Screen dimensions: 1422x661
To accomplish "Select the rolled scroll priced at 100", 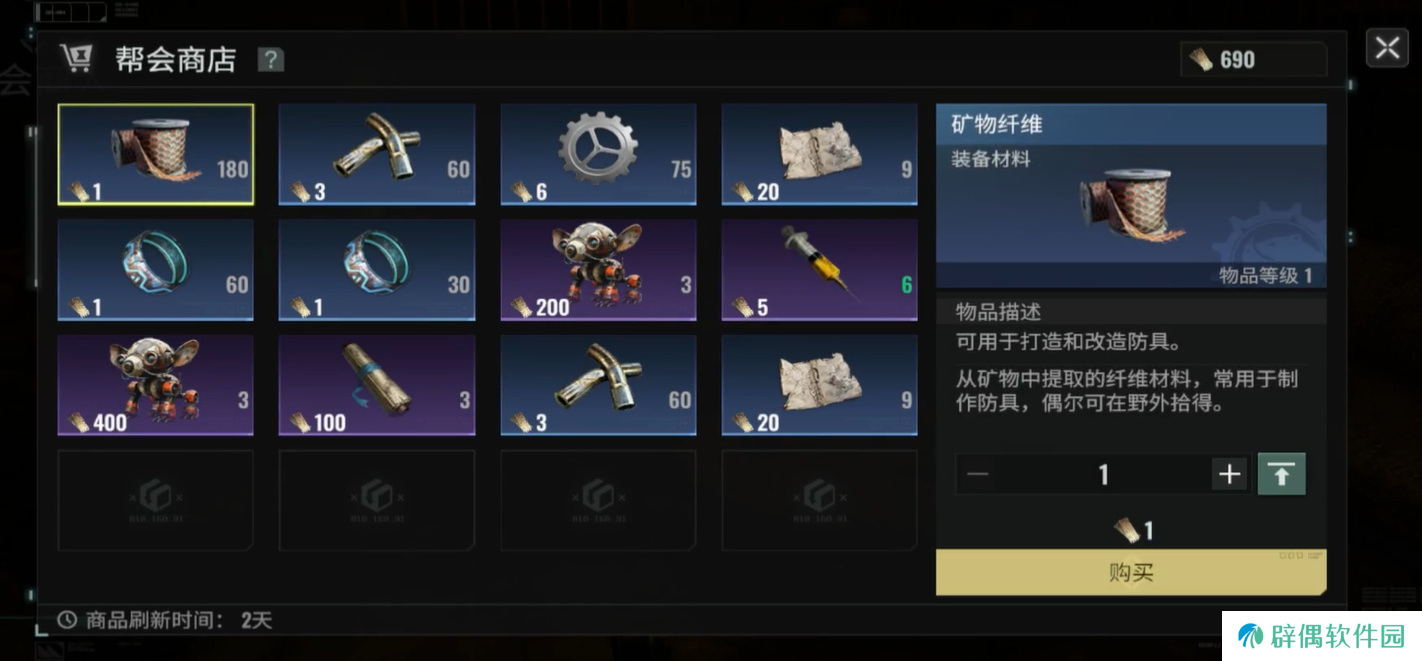I will pyautogui.click(x=376, y=386).
